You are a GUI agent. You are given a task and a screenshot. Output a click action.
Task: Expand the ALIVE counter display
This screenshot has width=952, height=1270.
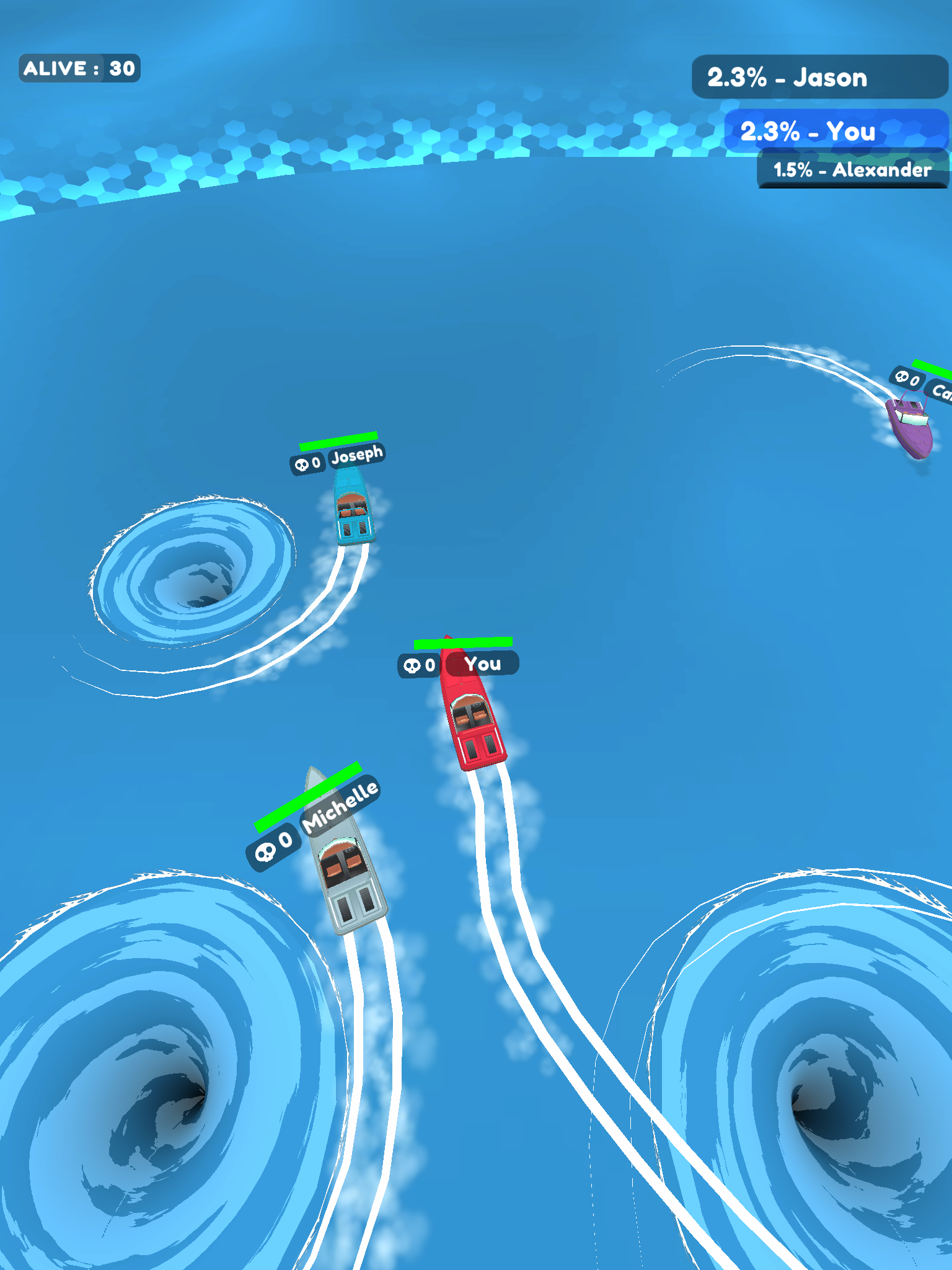[x=79, y=68]
